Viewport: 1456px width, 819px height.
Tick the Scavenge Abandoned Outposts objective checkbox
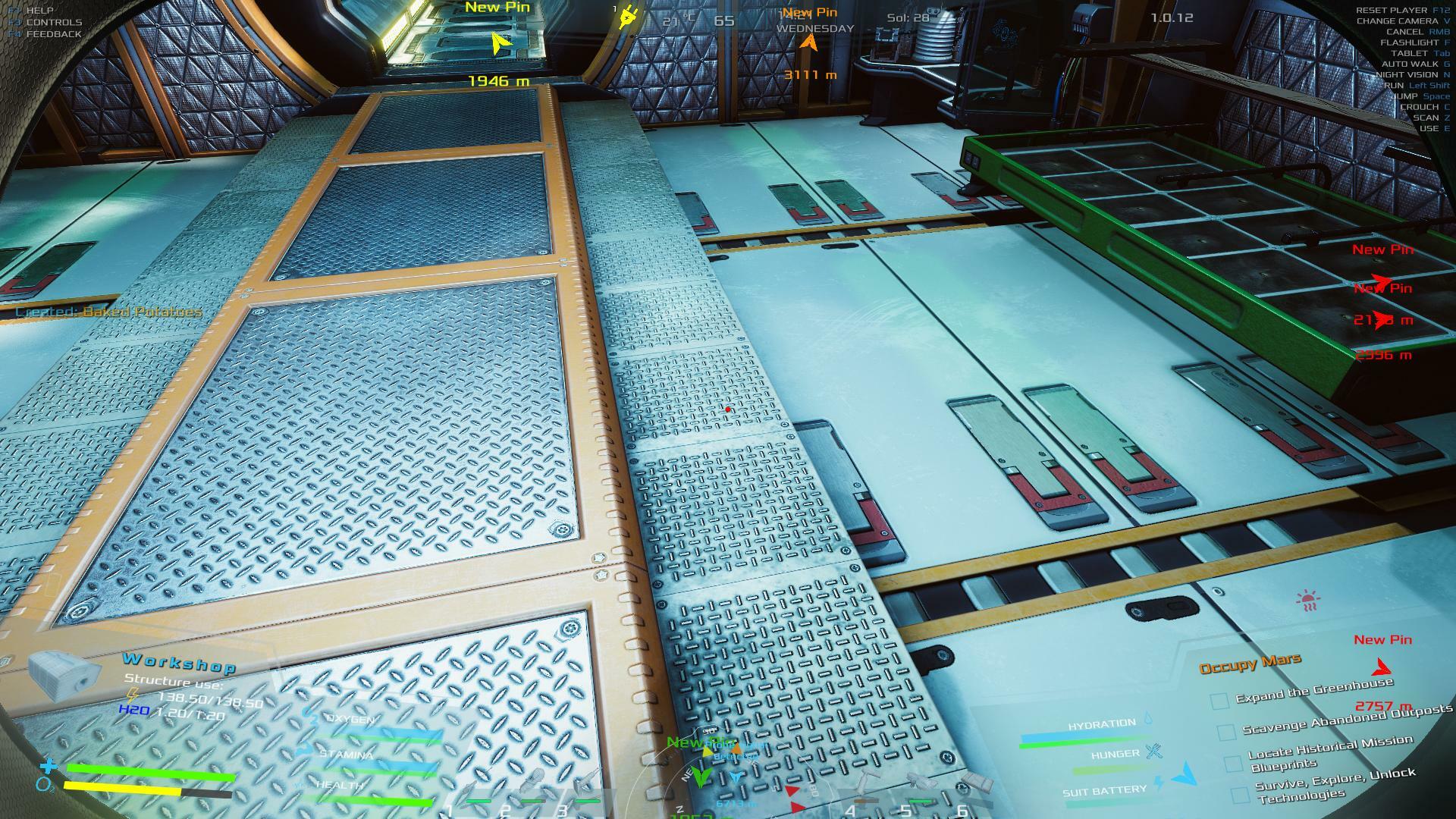[1226, 733]
